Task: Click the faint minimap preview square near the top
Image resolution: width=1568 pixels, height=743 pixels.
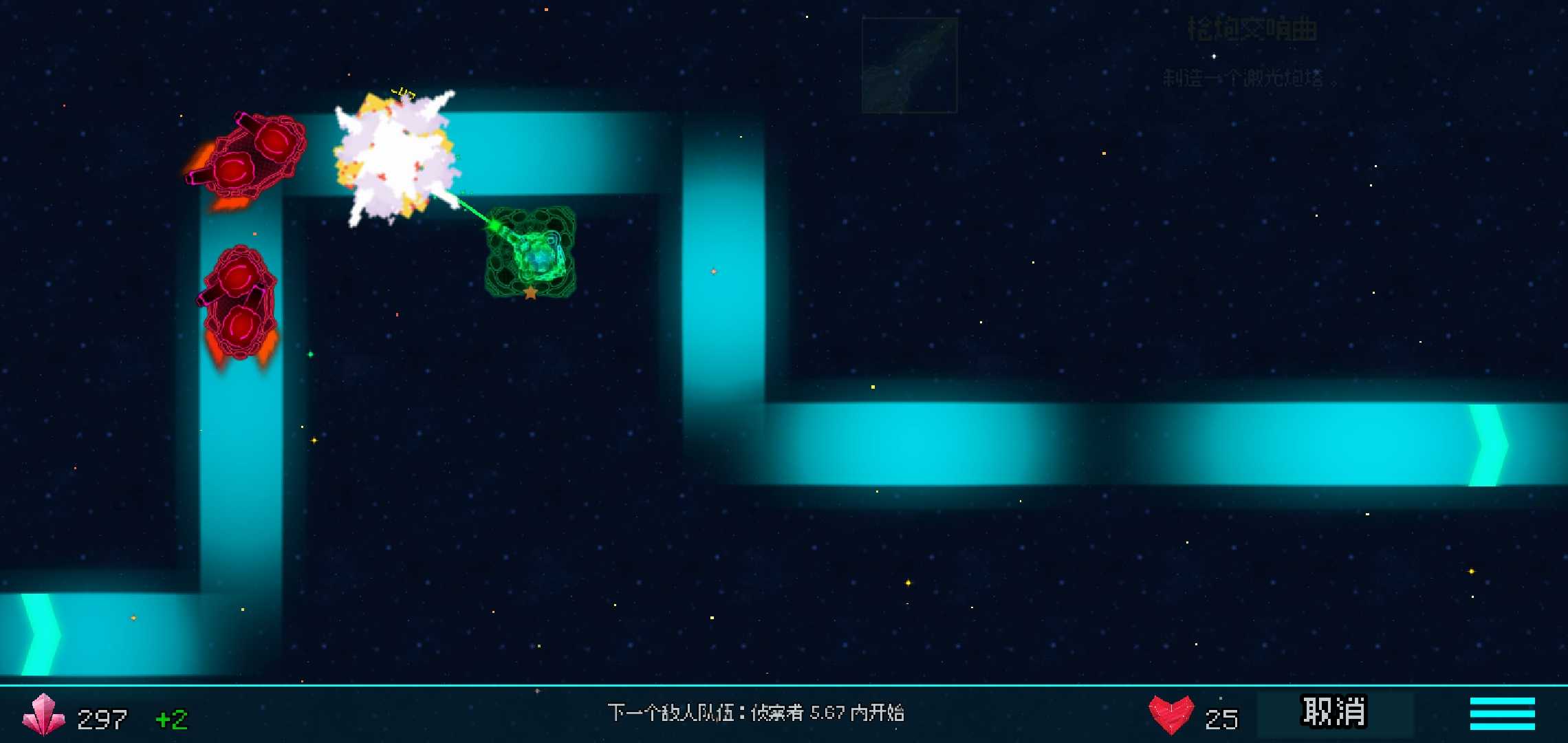Action: (908, 65)
